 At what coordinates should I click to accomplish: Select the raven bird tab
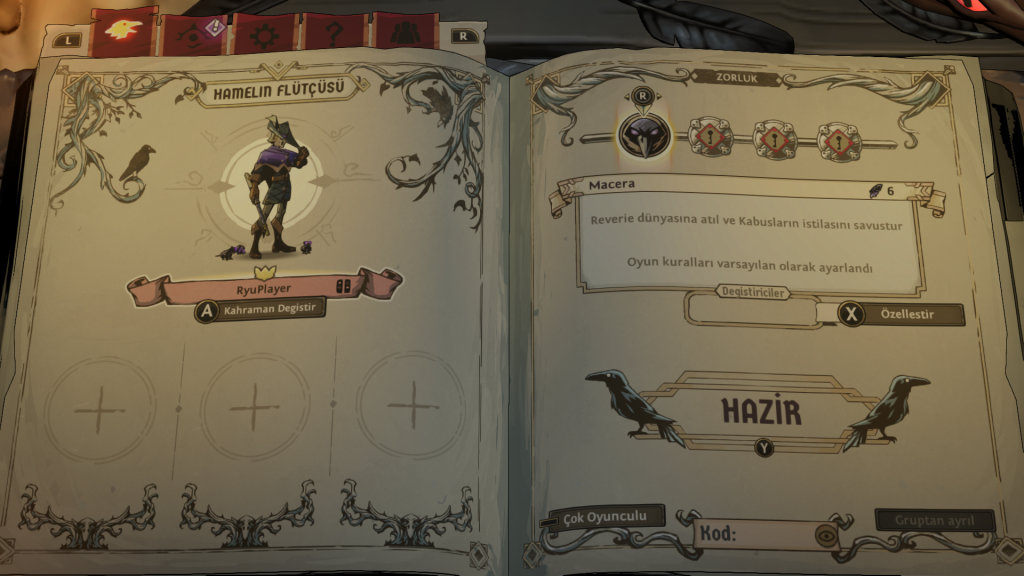pyautogui.click(x=121, y=30)
